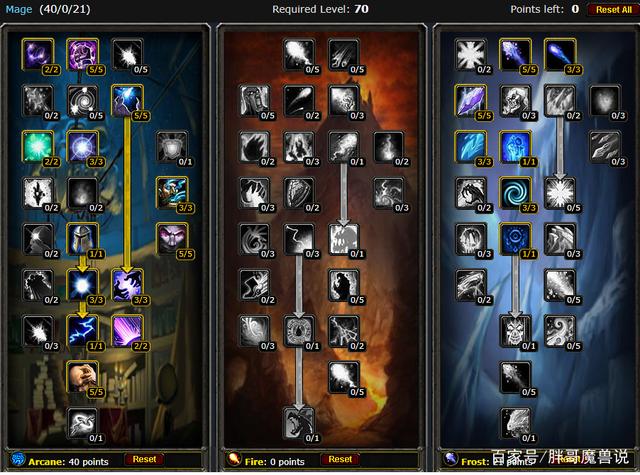
Task: Select the Ice Shards talent (5/5)
Action: point(470,100)
